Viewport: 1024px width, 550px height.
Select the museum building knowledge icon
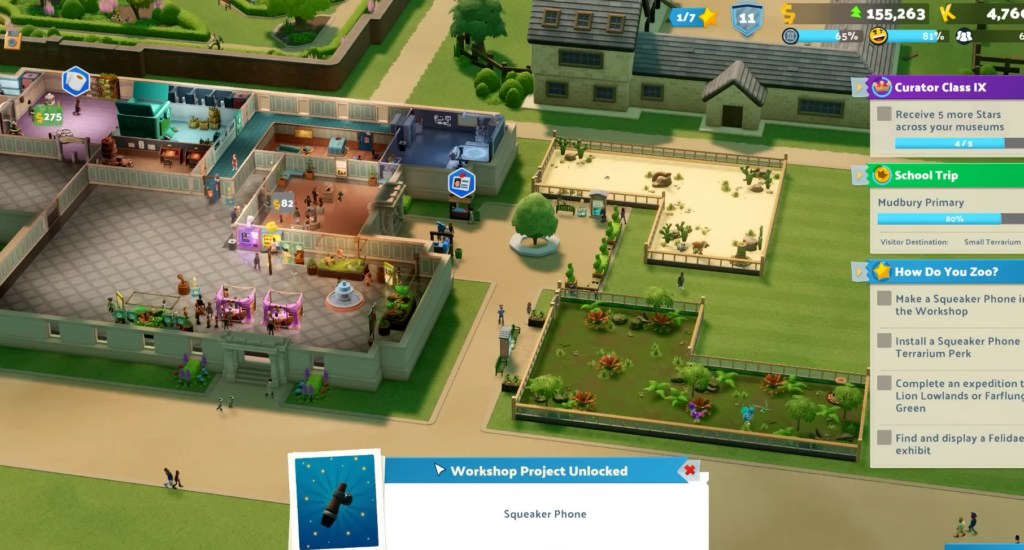(x=791, y=36)
